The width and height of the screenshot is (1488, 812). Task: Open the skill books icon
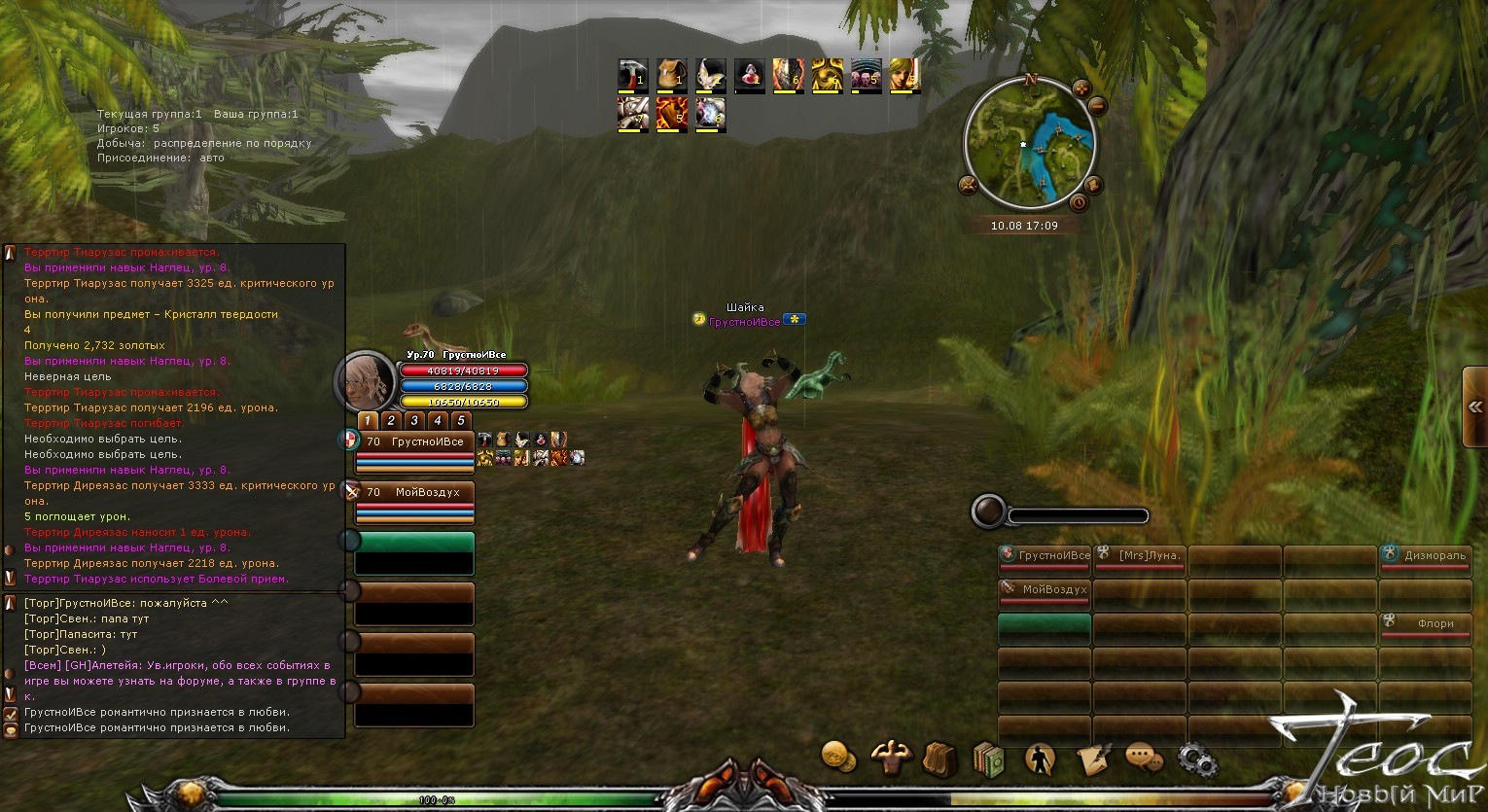(x=988, y=759)
